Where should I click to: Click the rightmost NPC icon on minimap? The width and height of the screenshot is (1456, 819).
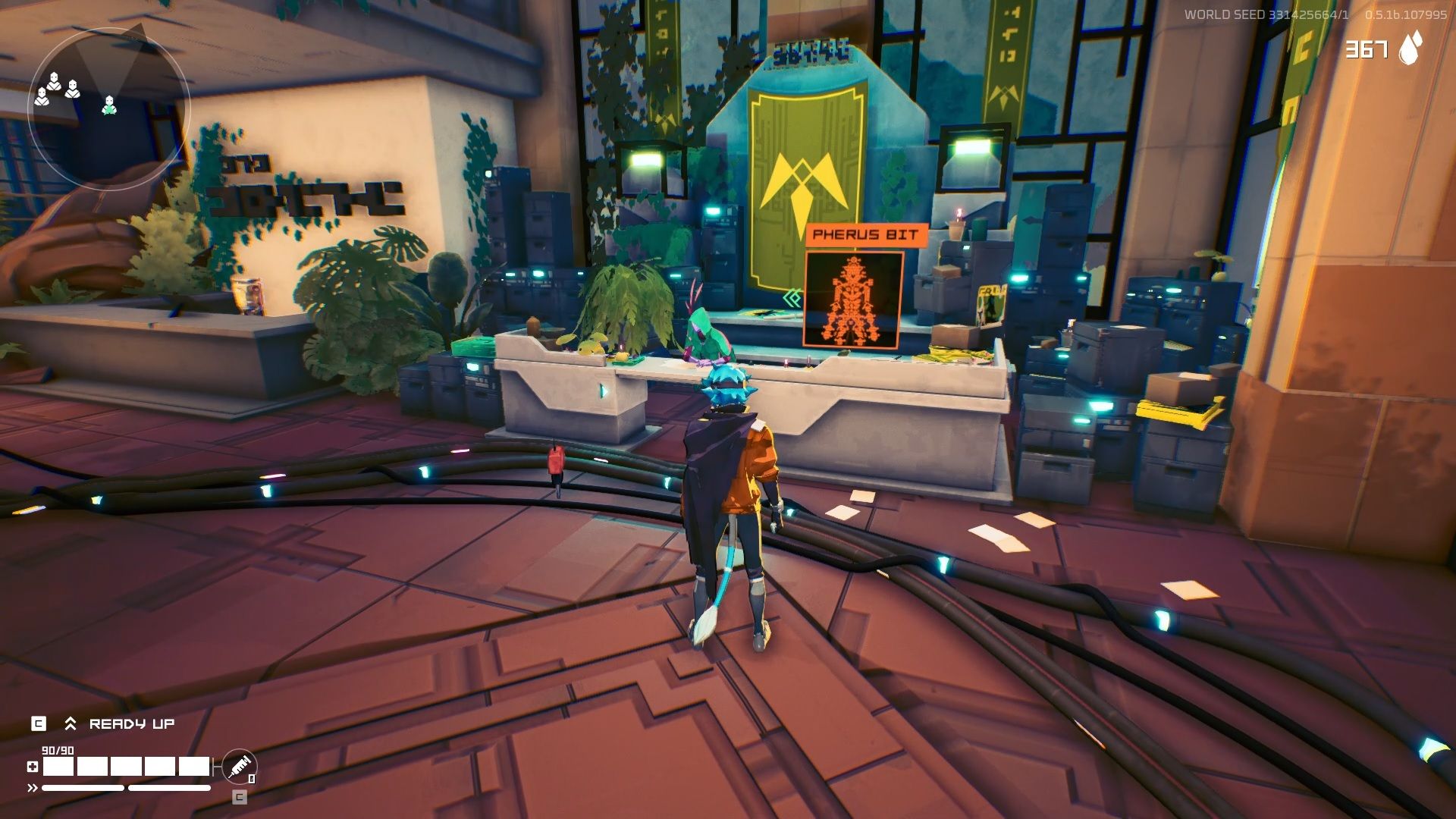click(x=72, y=89)
